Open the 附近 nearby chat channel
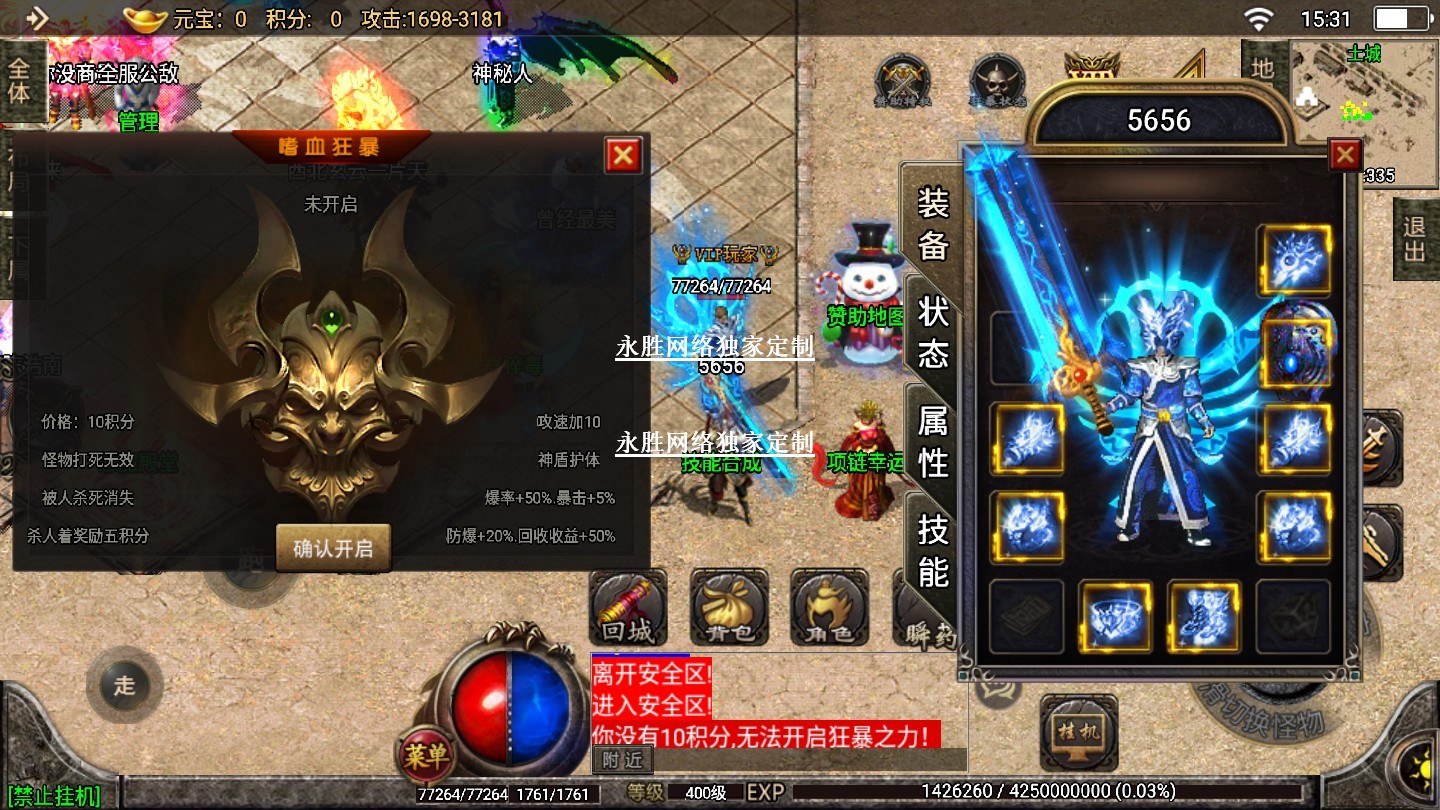The width and height of the screenshot is (1440, 810). [x=622, y=760]
